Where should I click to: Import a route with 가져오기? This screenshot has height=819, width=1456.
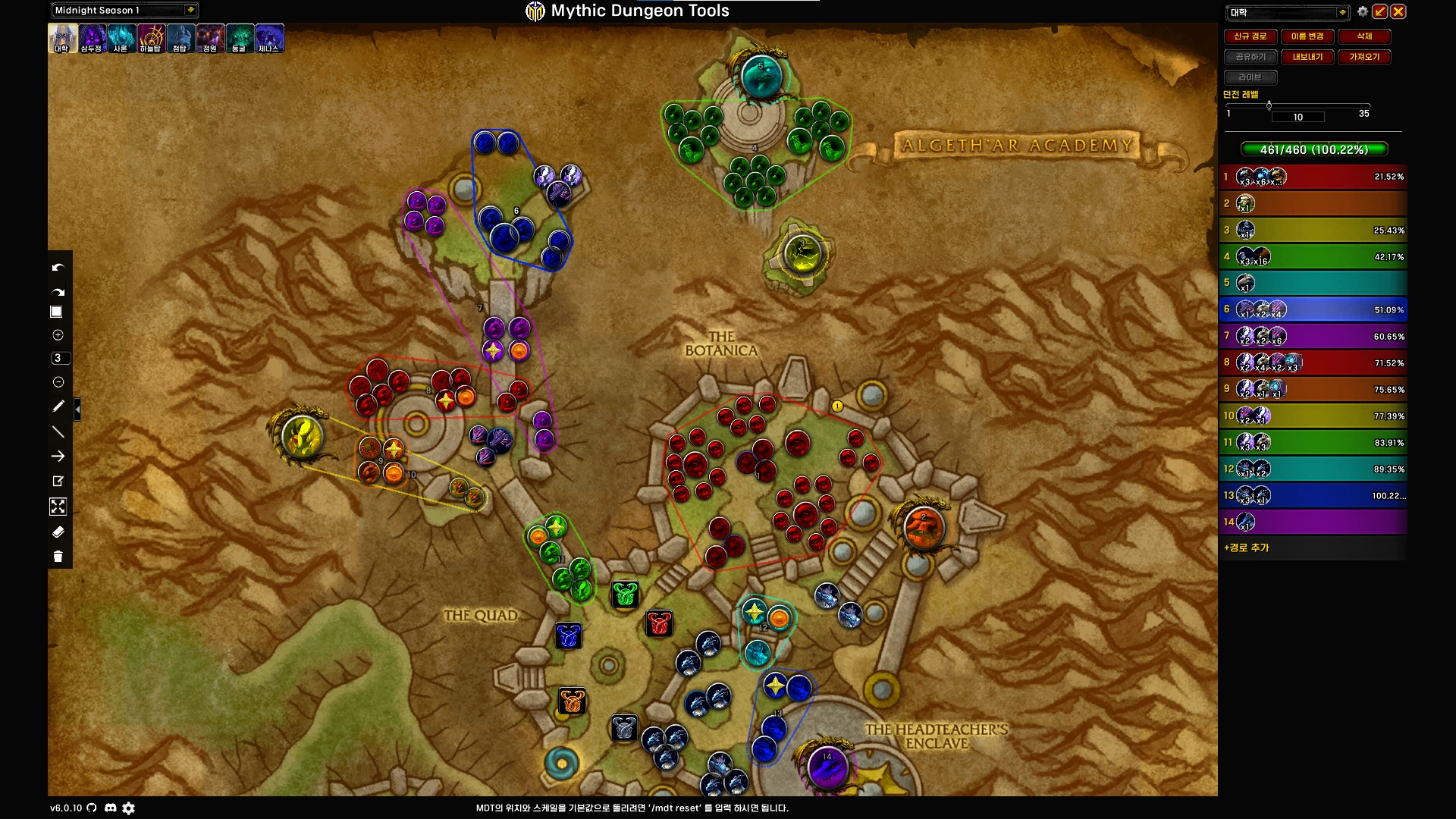point(1363,57)
